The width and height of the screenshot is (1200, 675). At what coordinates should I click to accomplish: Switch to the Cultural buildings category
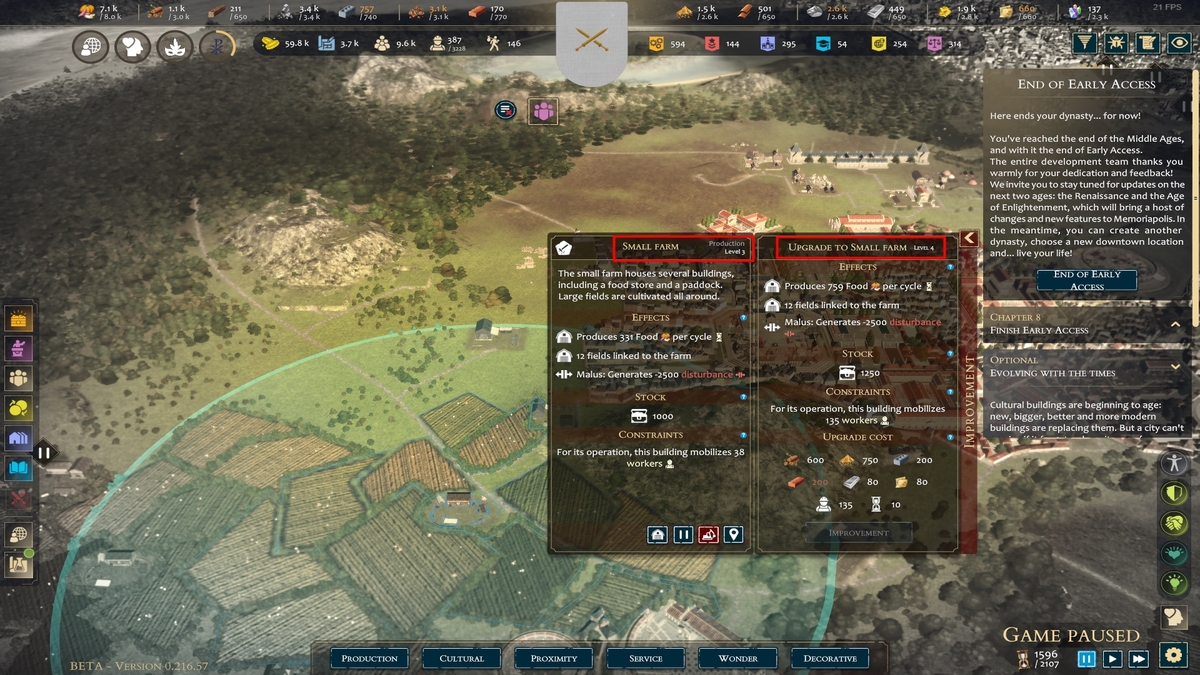[x=462, y=658]
